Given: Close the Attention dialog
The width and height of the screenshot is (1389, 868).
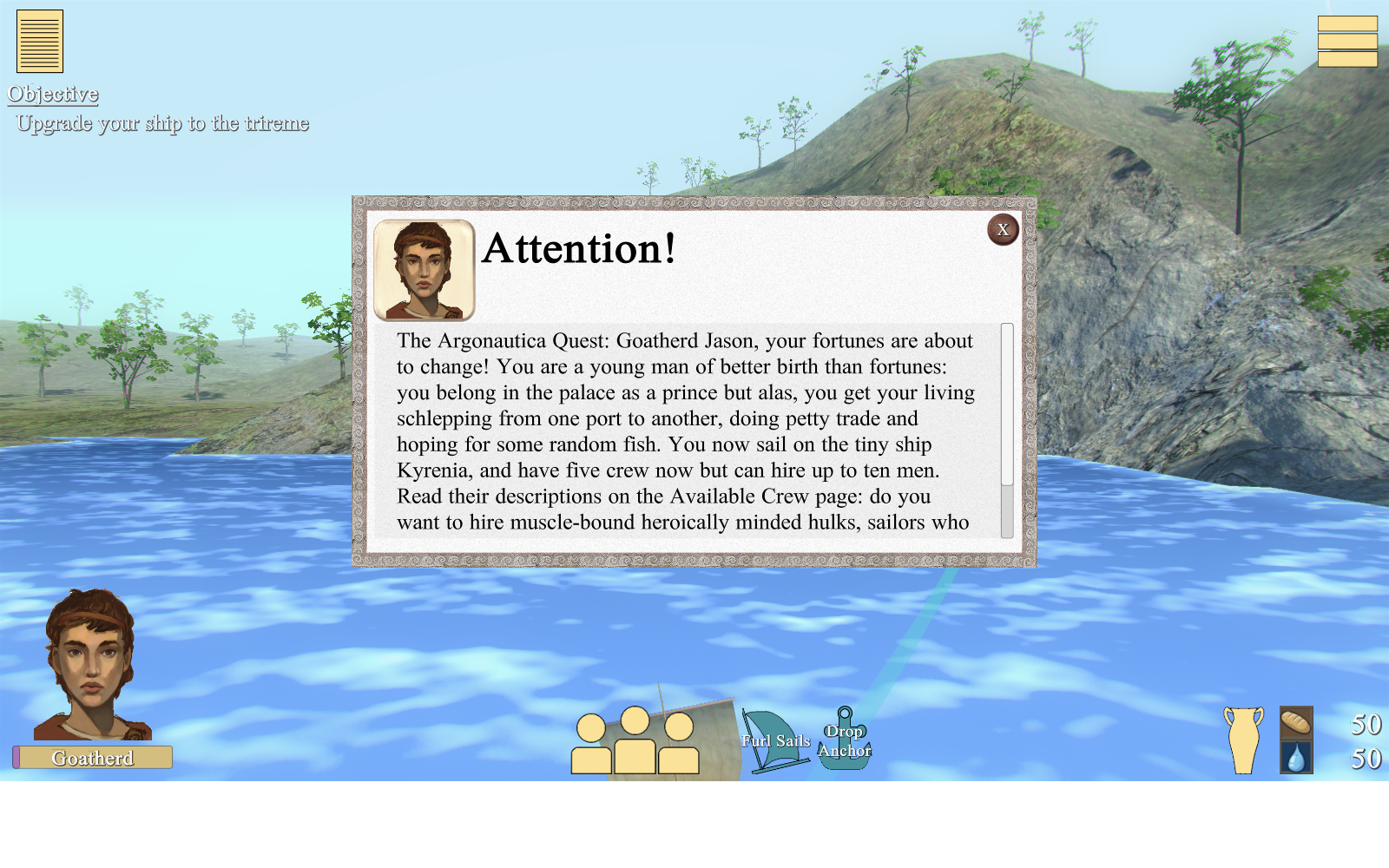Looking at the screenshot, I should click(1003, 230).
